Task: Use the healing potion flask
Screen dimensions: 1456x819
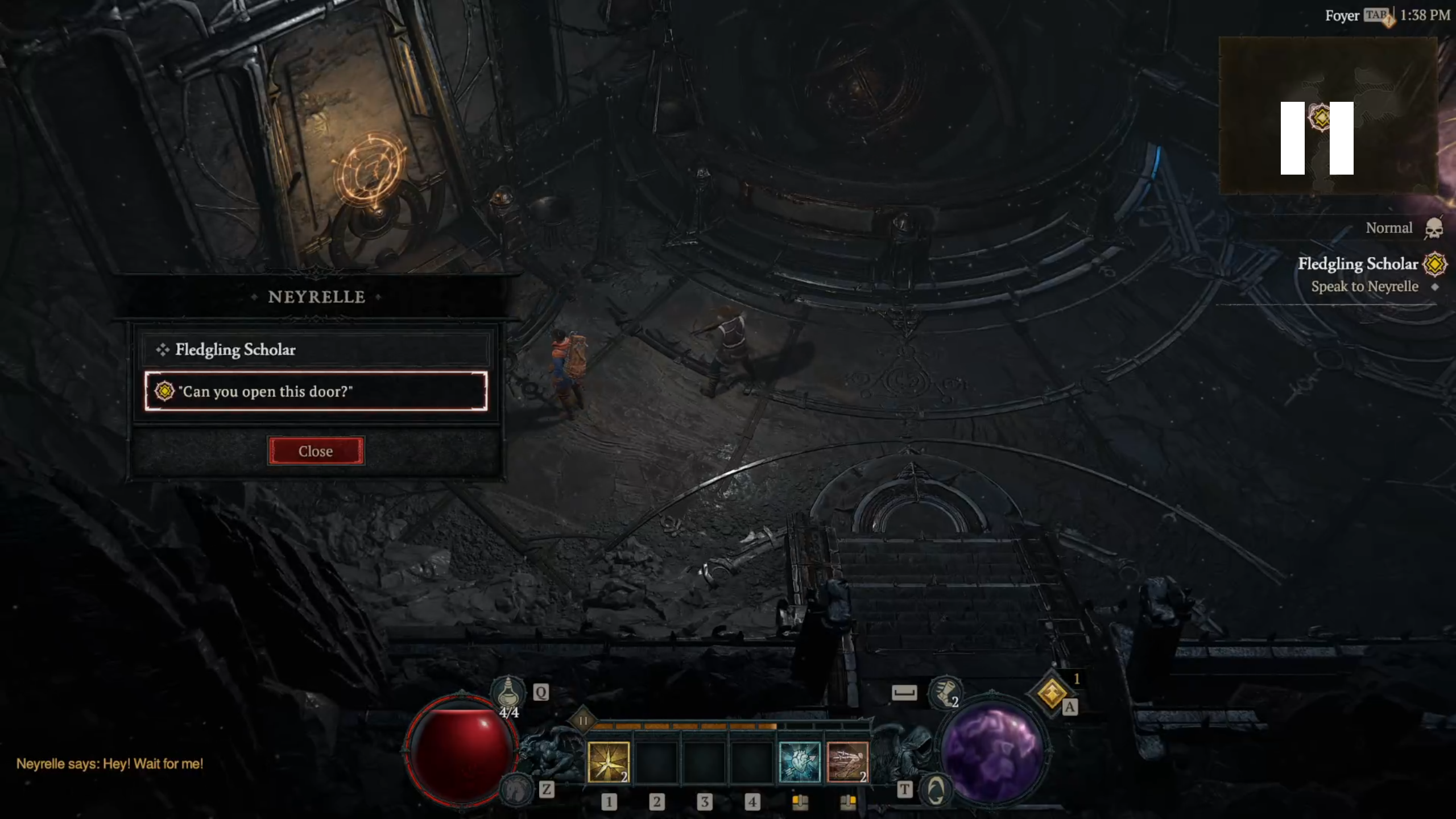Action: tap(508, 693)
